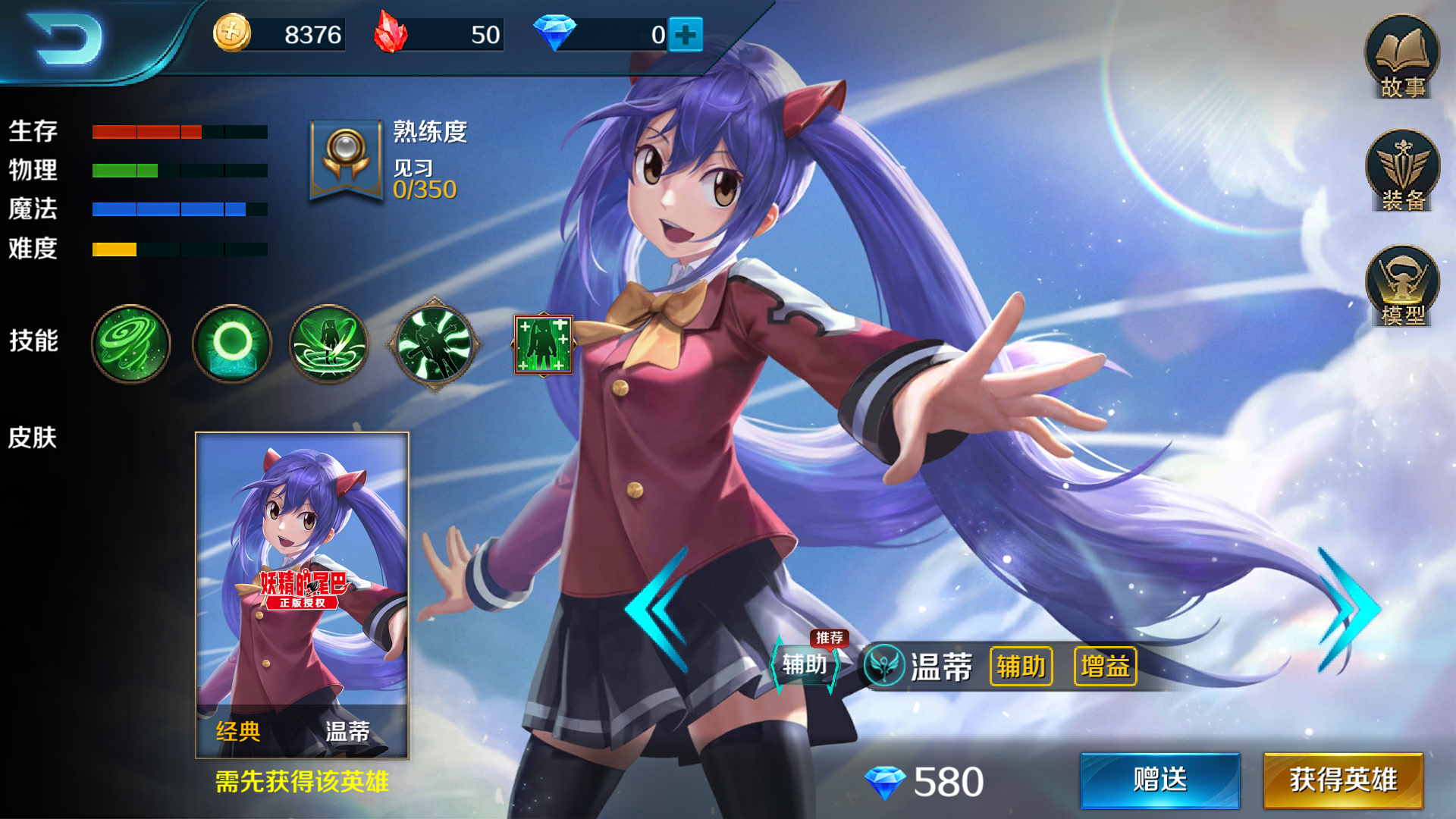The image size is (1456, 819).
Task: Select the third skill icon
Action: (329, 344)
